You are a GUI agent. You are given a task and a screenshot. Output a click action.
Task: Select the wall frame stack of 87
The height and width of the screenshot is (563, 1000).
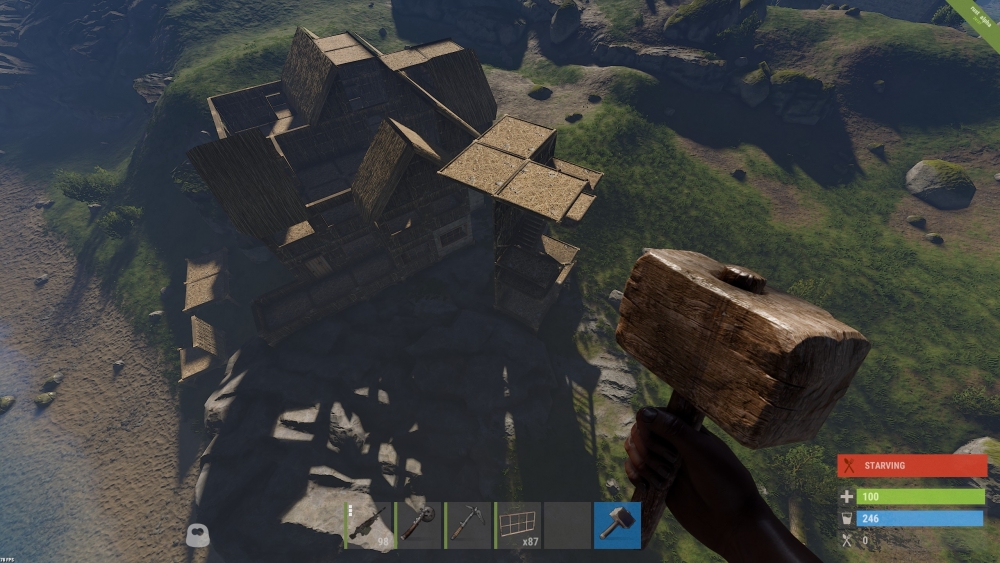(518, 525)
